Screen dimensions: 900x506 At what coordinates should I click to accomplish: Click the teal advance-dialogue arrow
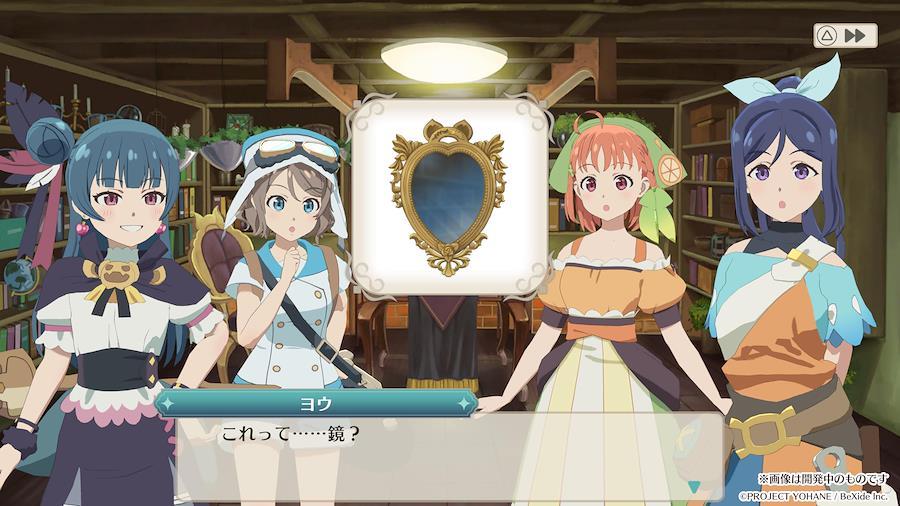[693, 486]
